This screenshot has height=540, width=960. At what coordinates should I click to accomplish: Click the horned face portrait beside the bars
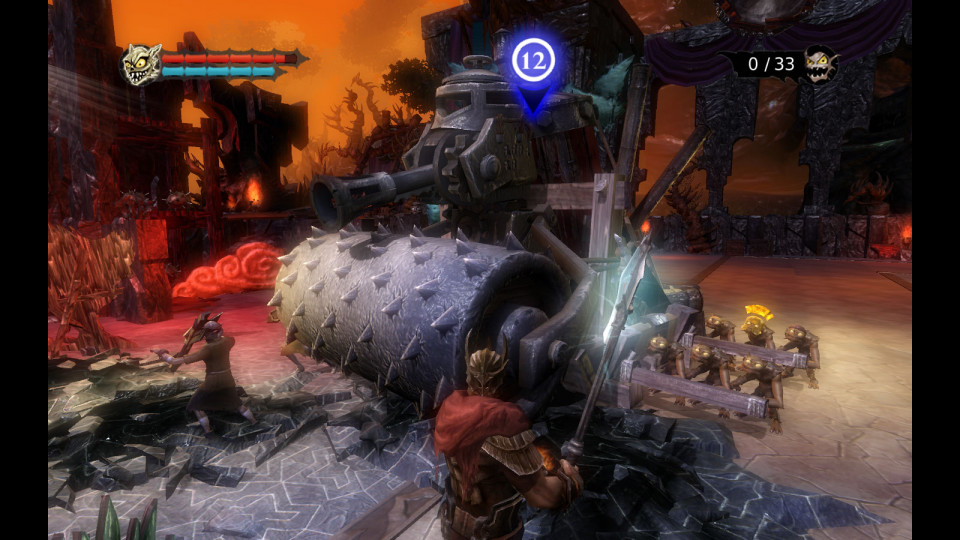(x=141, y=64)
